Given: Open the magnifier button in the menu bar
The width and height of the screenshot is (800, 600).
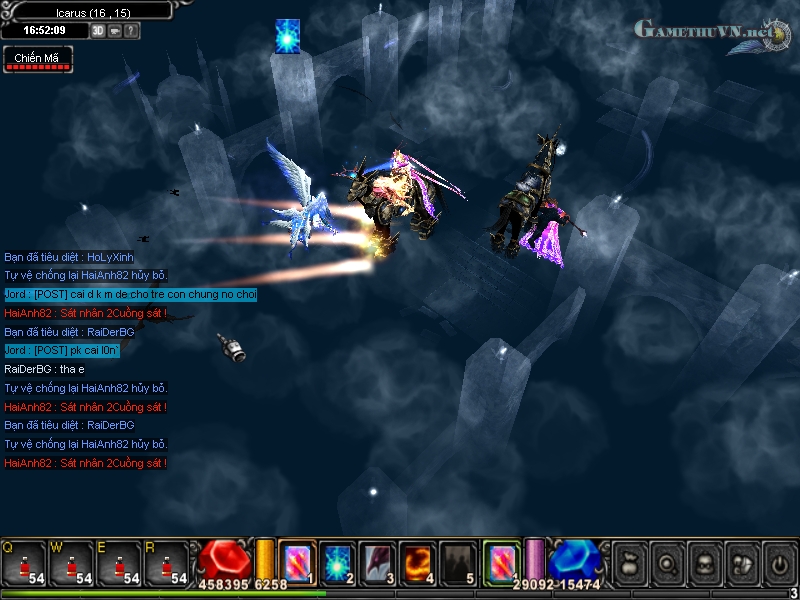Looking at the screenshot, I should point(667,561).
